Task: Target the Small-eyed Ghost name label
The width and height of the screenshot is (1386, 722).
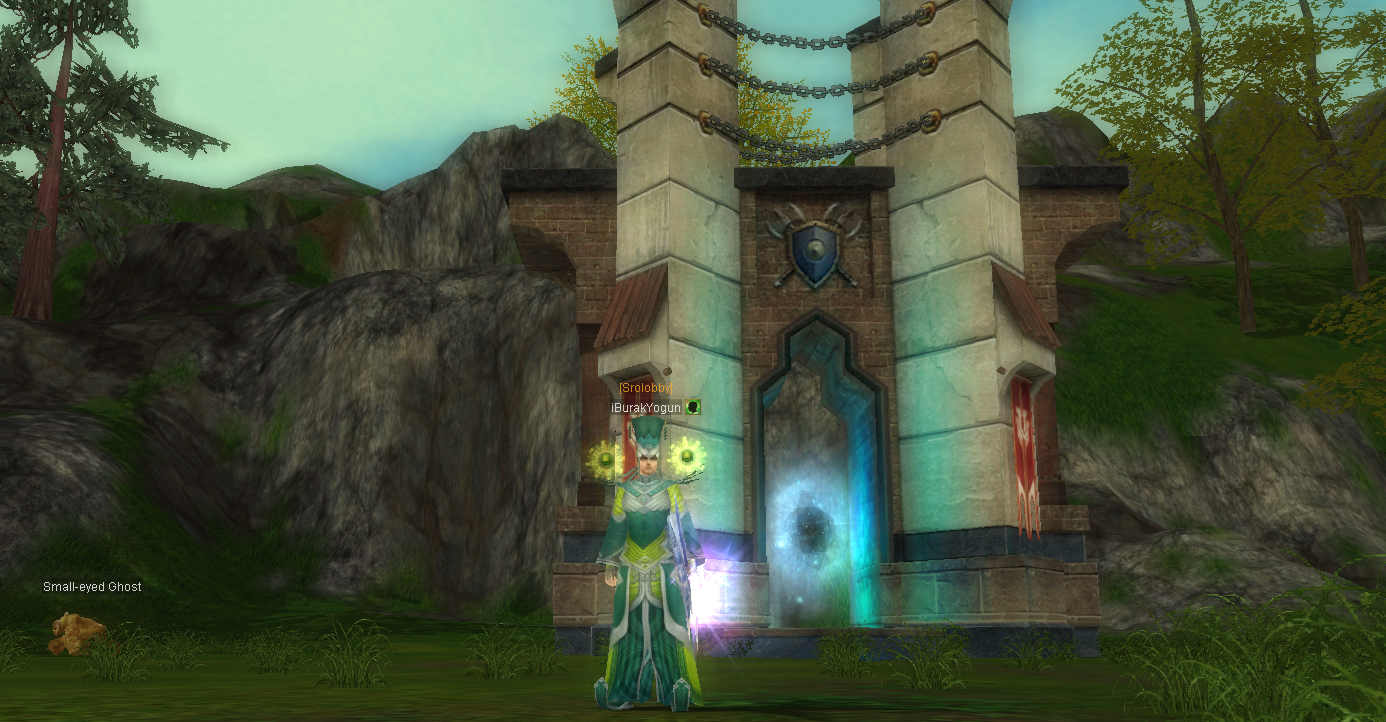Action: (92, 587)
